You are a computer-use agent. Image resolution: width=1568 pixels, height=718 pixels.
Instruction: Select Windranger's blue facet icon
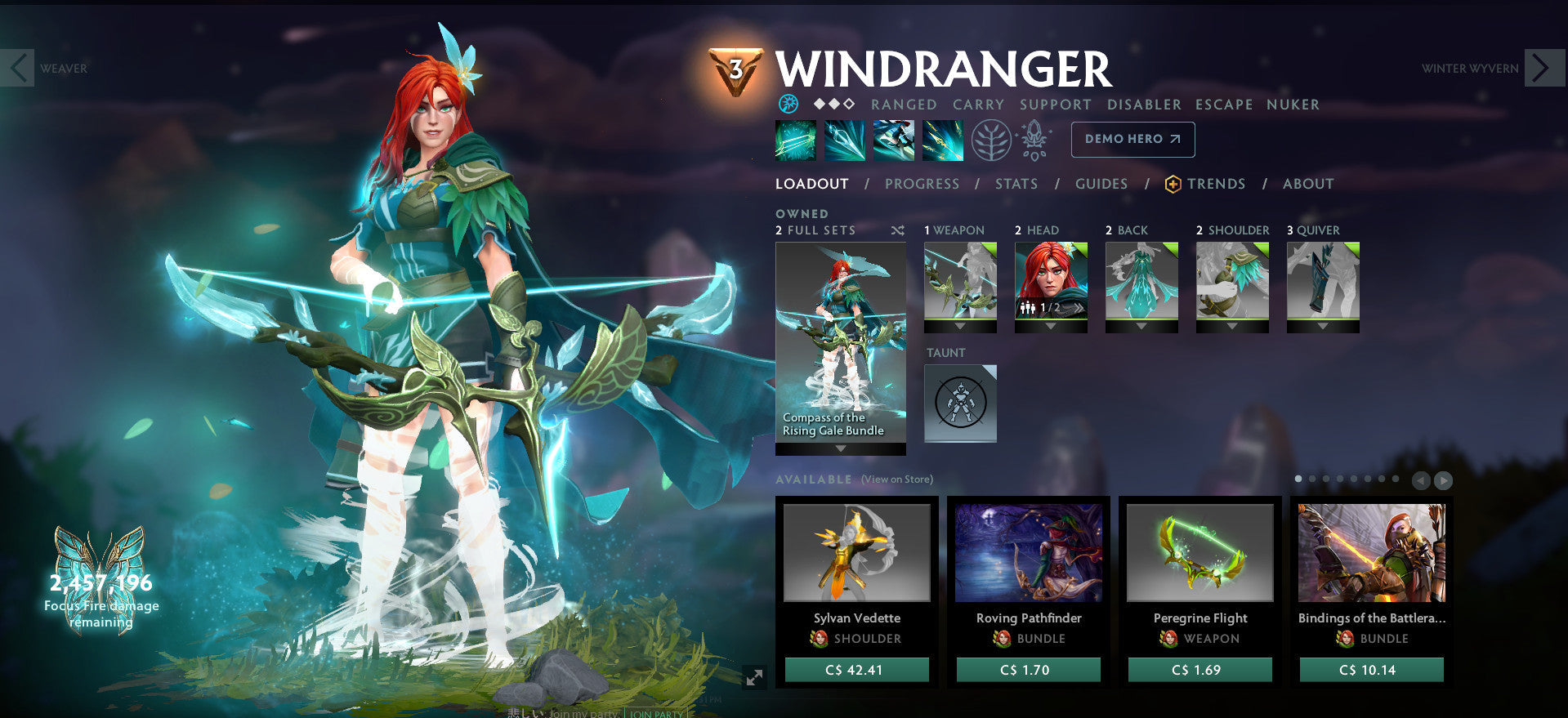[789, 105]
